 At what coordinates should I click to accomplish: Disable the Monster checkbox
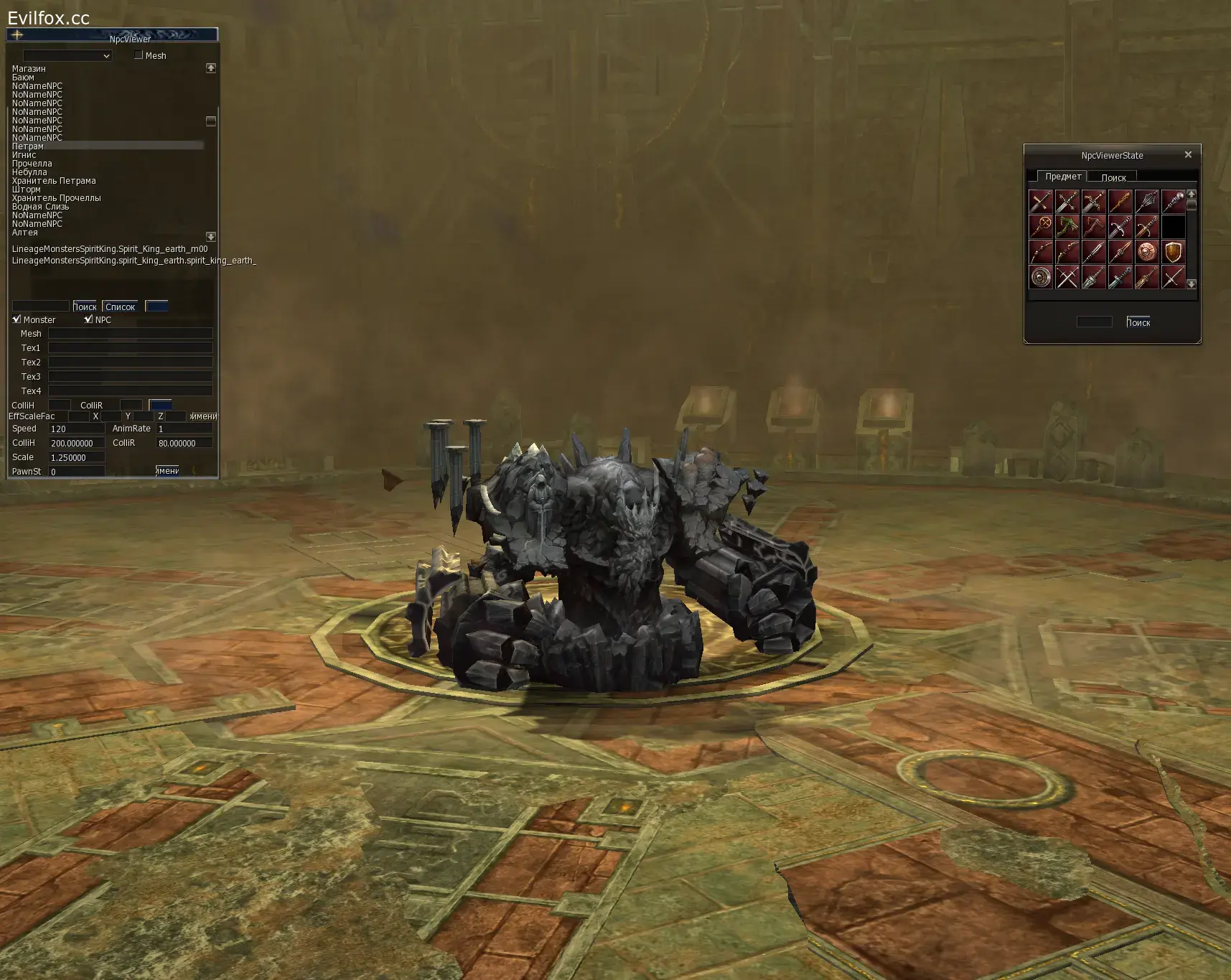tap(17, 319)
